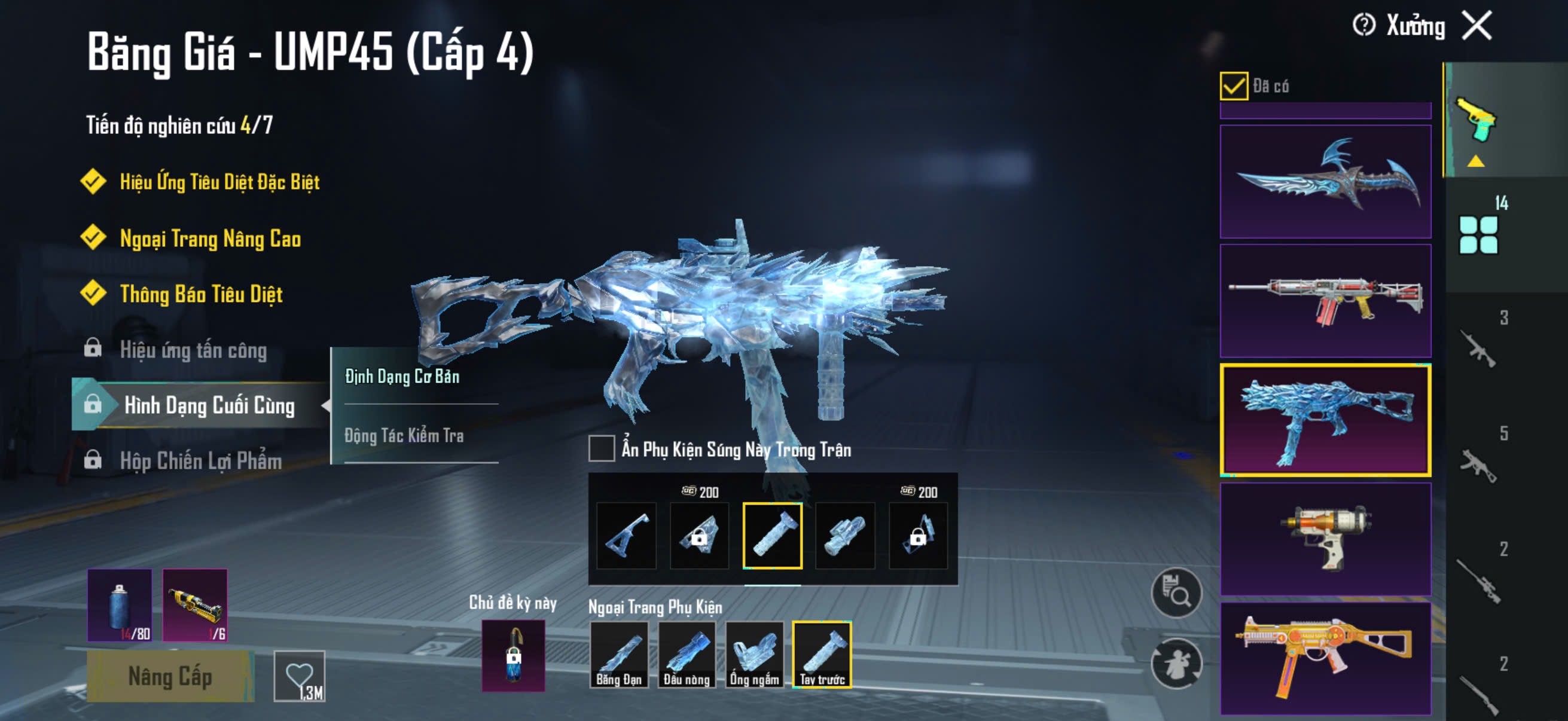Select the orange UMP45 skin thumbnail
Screen dimensions: 1568x721
pyautogui.click(x=1325, y=658)
